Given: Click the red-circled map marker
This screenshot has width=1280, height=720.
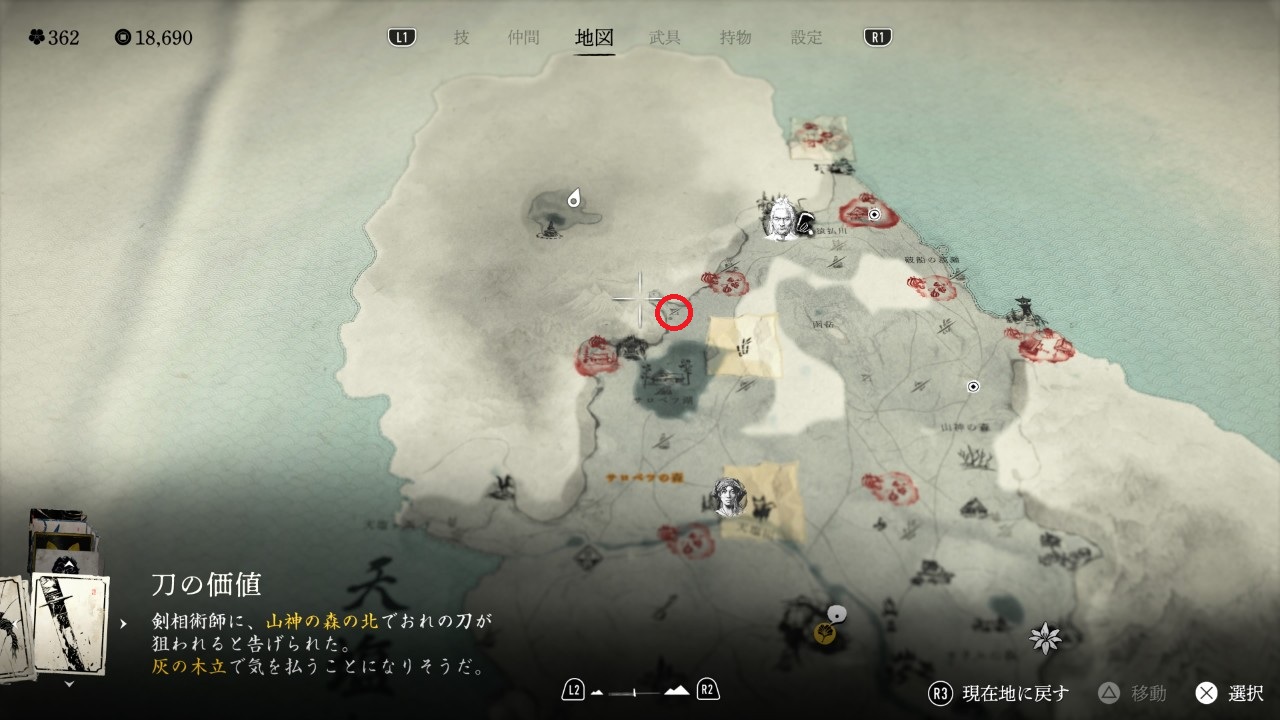Looking at the screenshot, I should [674, 312].
